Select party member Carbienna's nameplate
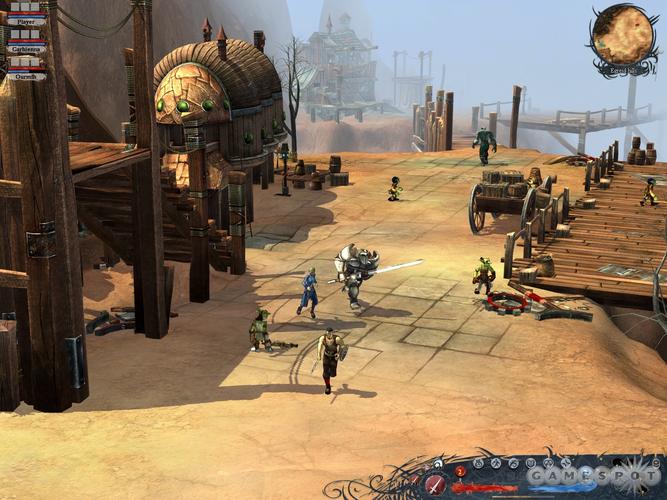The width and height of the screenshot is (667, 500). coord(25,48)
